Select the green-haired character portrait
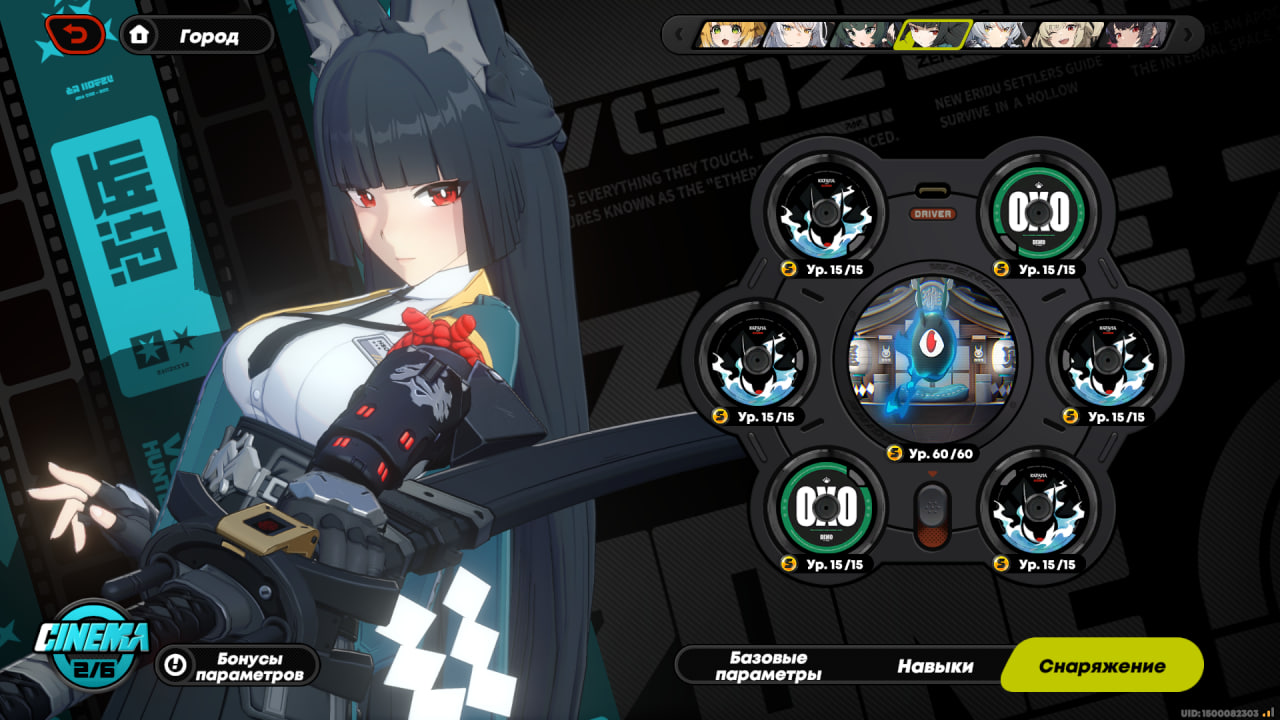1280x720 pixels. coord(864,35)
